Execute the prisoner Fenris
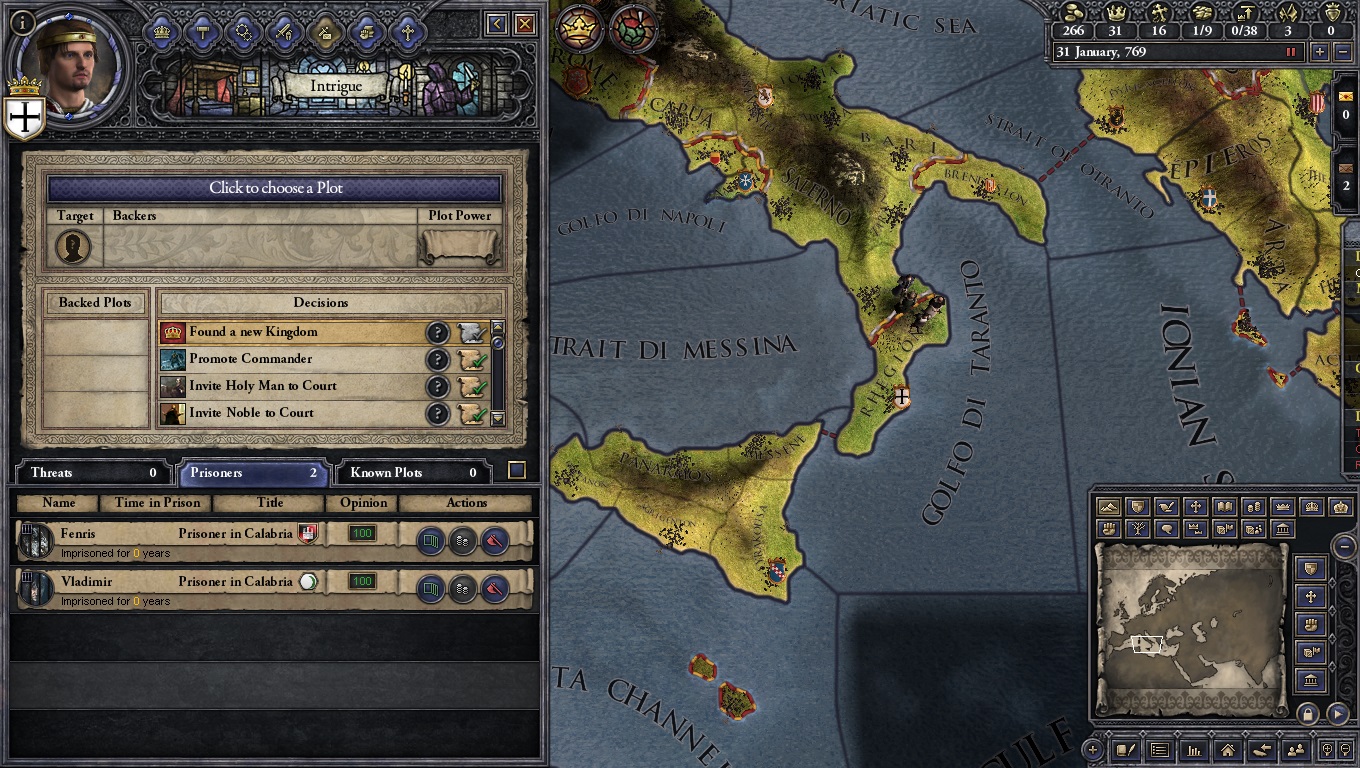The image size is (1360, 768). [x=495, y=541]
